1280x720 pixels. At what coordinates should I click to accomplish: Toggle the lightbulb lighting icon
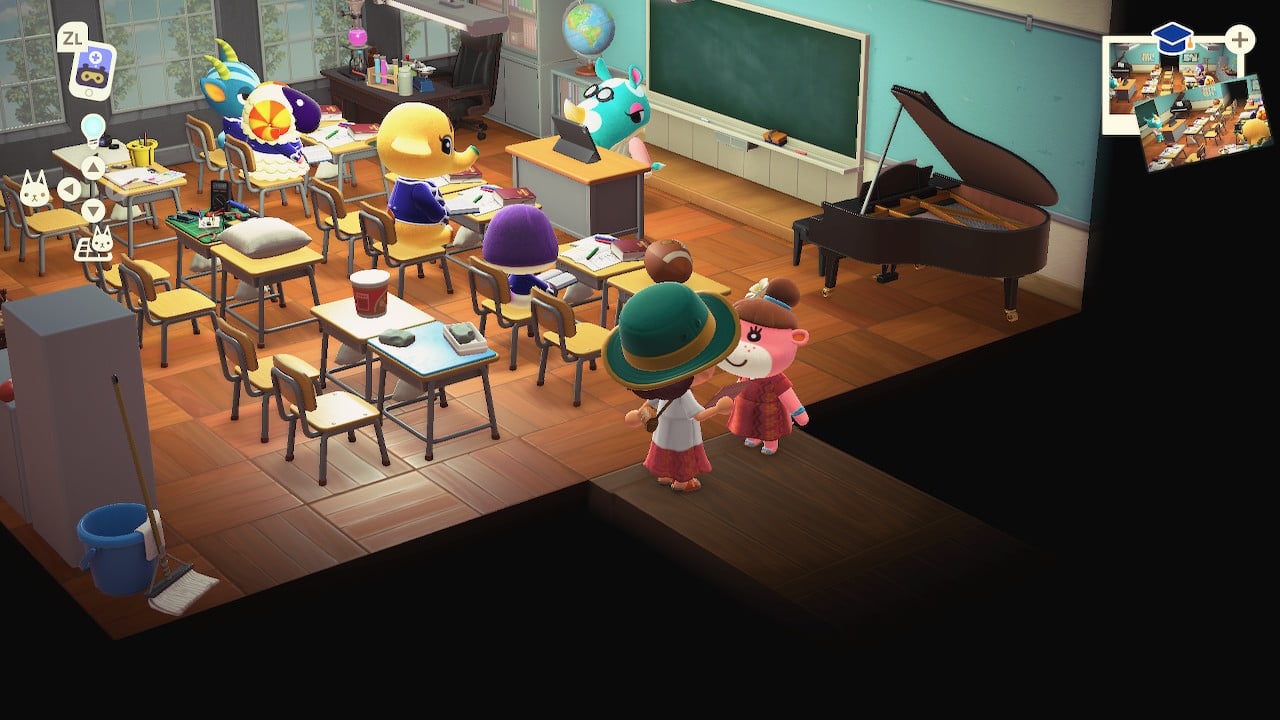pyautogui.click(x=93, y=128)
